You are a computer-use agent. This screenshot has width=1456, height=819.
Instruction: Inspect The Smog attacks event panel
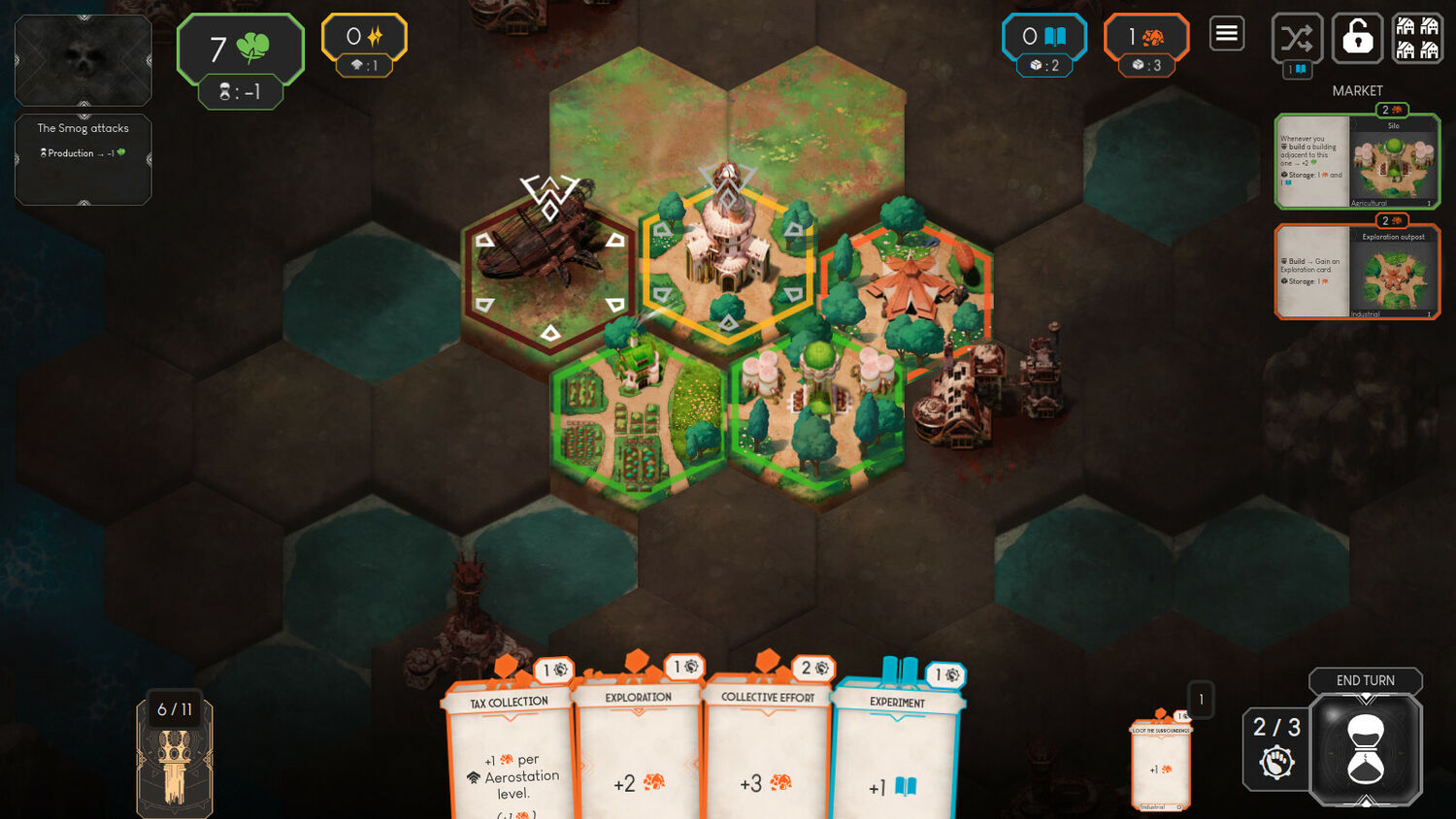tap(83, 159)
